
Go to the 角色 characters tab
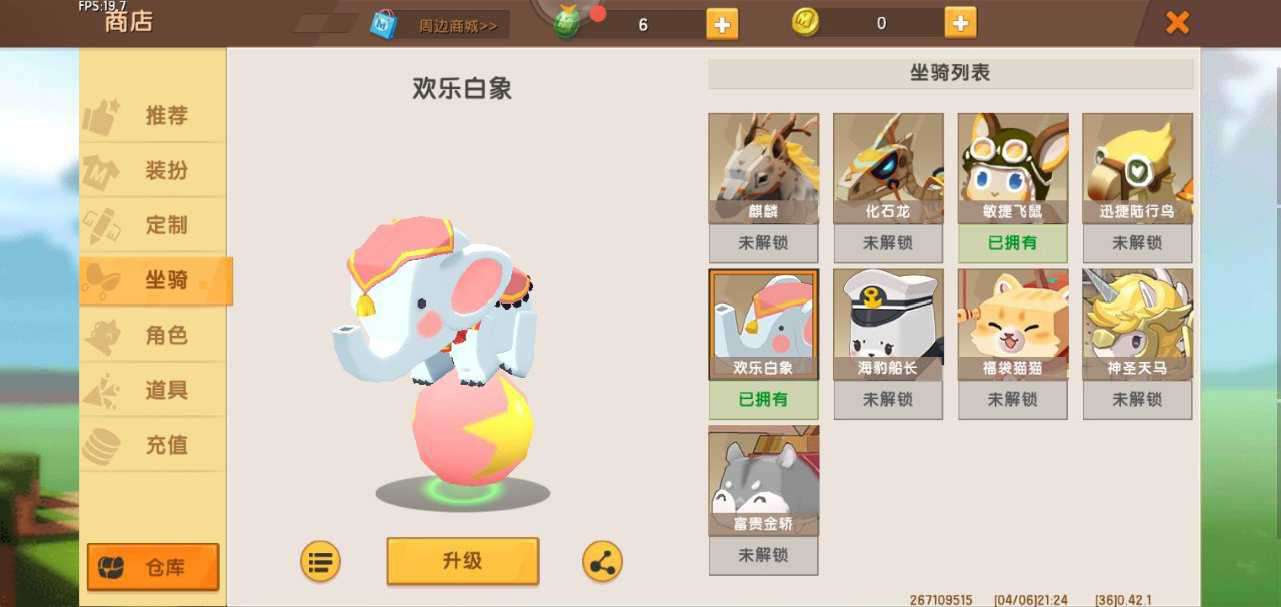153,335
